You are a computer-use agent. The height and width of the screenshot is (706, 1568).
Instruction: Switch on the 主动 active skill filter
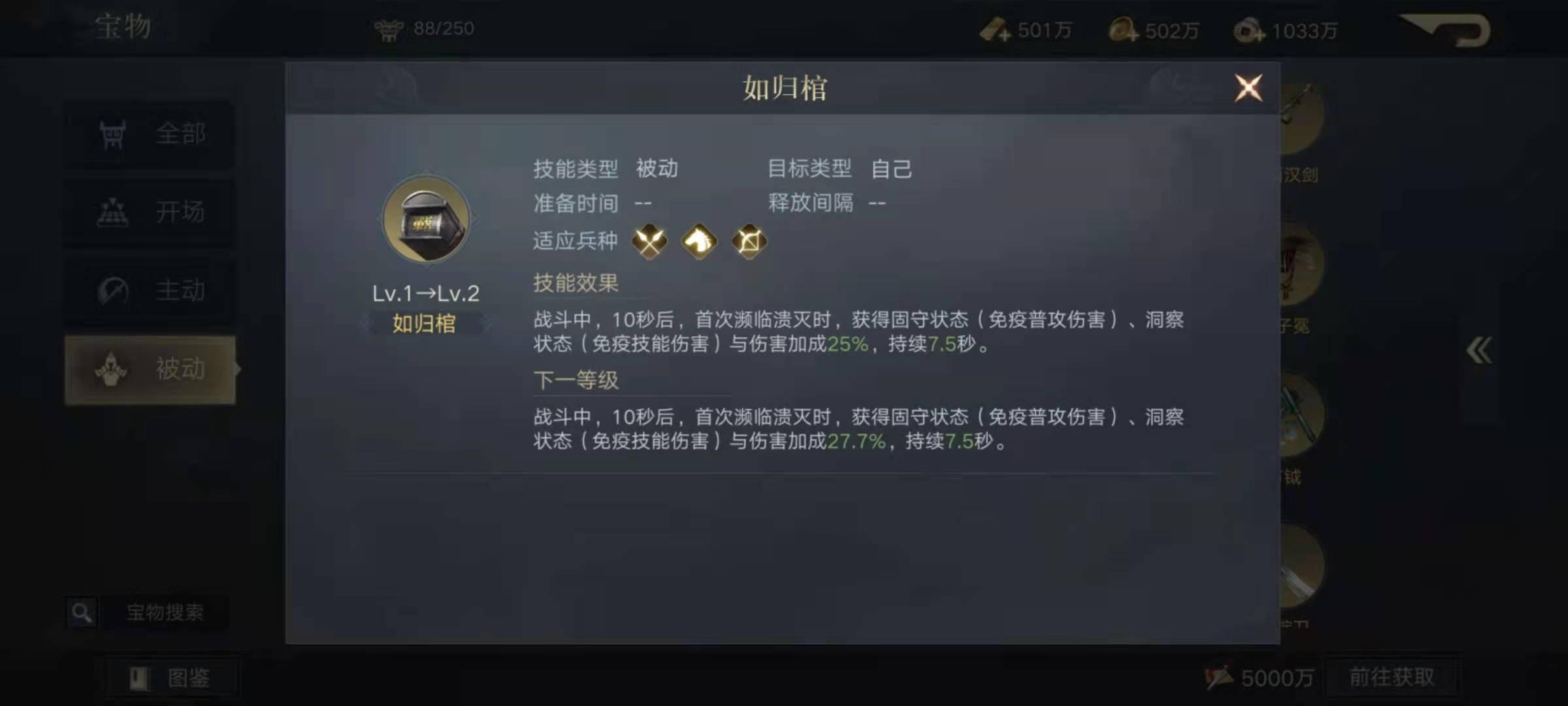pyautogui.click(x=150, y=290)
